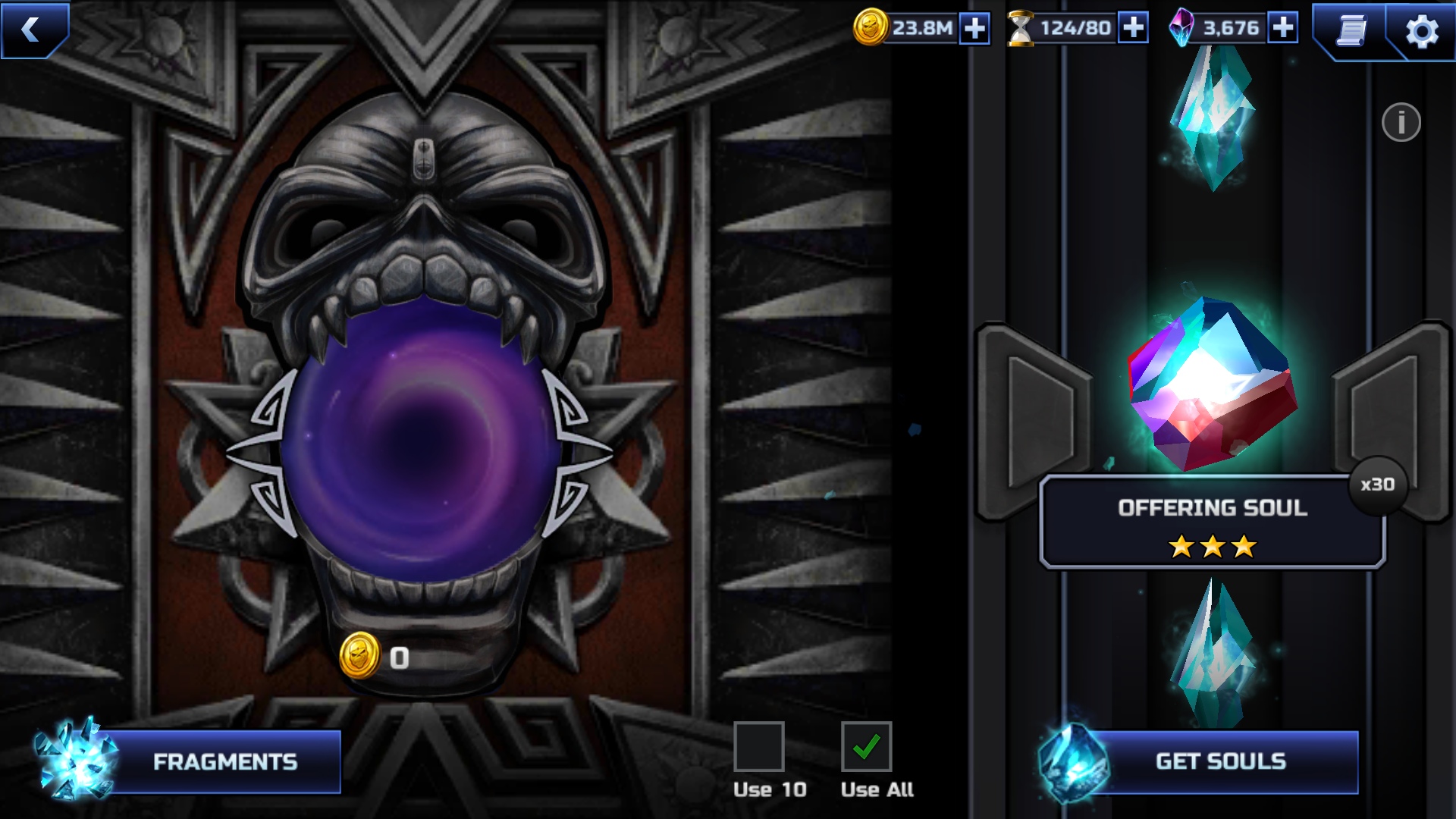Screen dimensions: 1456x819
Task: Open the Get Souls shop
Action: tap(1219, 761)
